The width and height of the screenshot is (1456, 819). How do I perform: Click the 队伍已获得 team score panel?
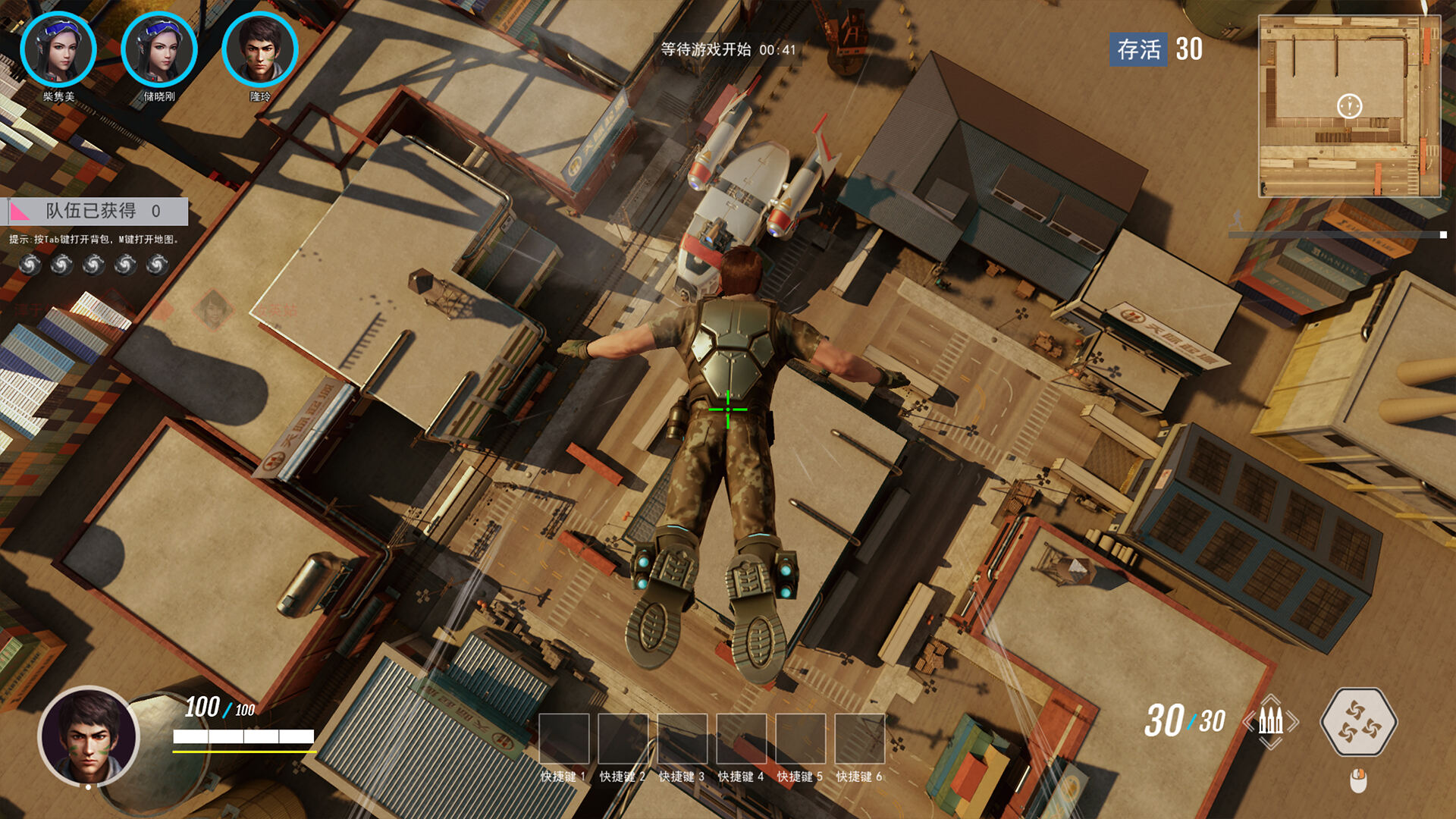(x=99, y=211)
